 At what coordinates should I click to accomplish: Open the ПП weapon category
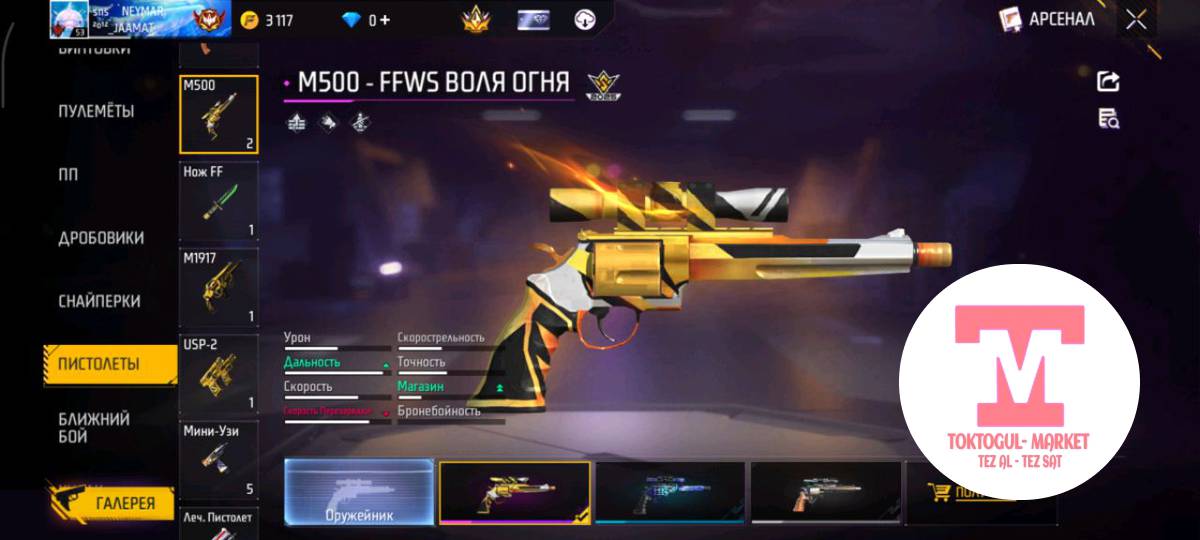point(68,174)
